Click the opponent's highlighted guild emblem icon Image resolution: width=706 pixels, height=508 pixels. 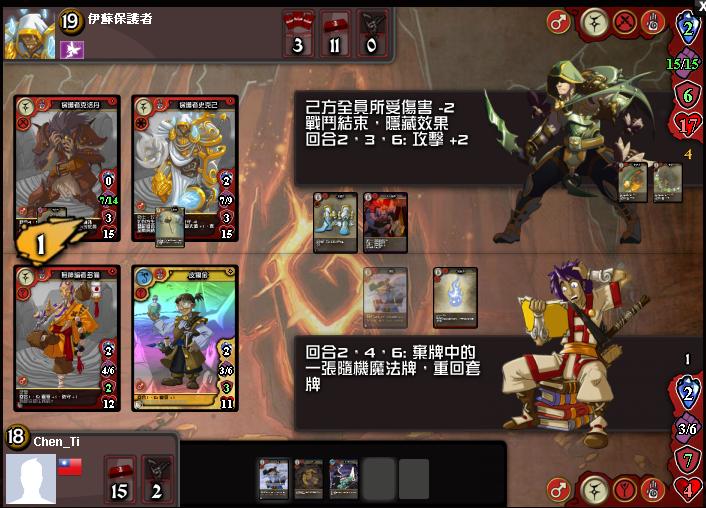(x=594, y=21)
